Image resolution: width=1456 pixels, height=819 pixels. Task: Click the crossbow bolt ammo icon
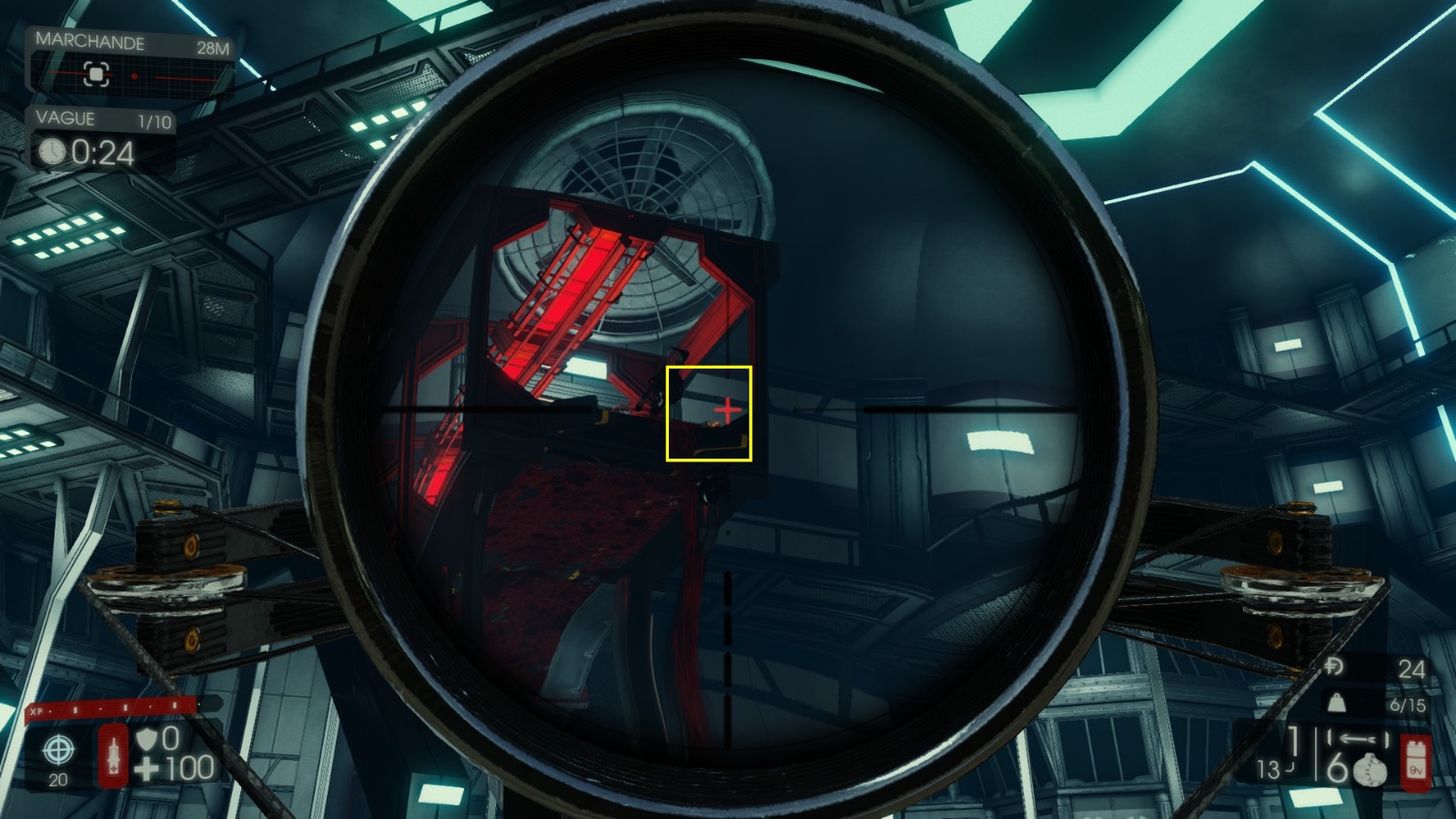coord(1358,738)
